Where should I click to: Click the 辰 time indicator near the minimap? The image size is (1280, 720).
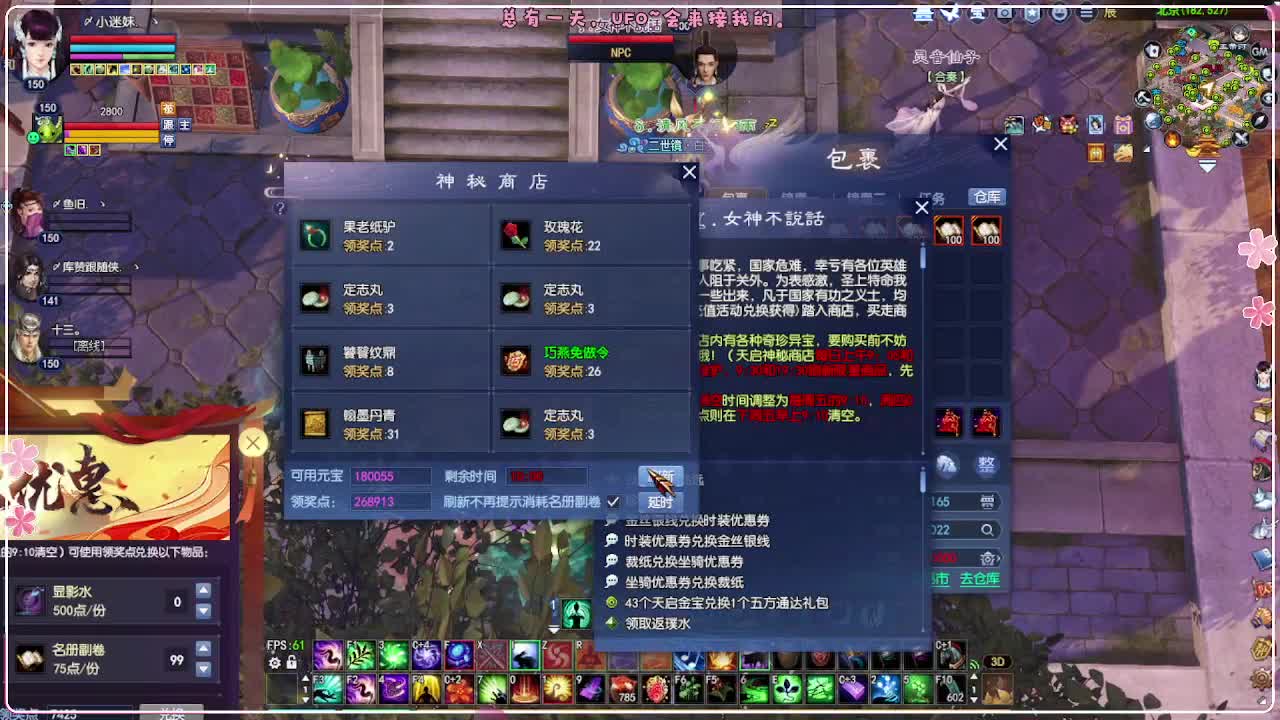pos(1111,12)
